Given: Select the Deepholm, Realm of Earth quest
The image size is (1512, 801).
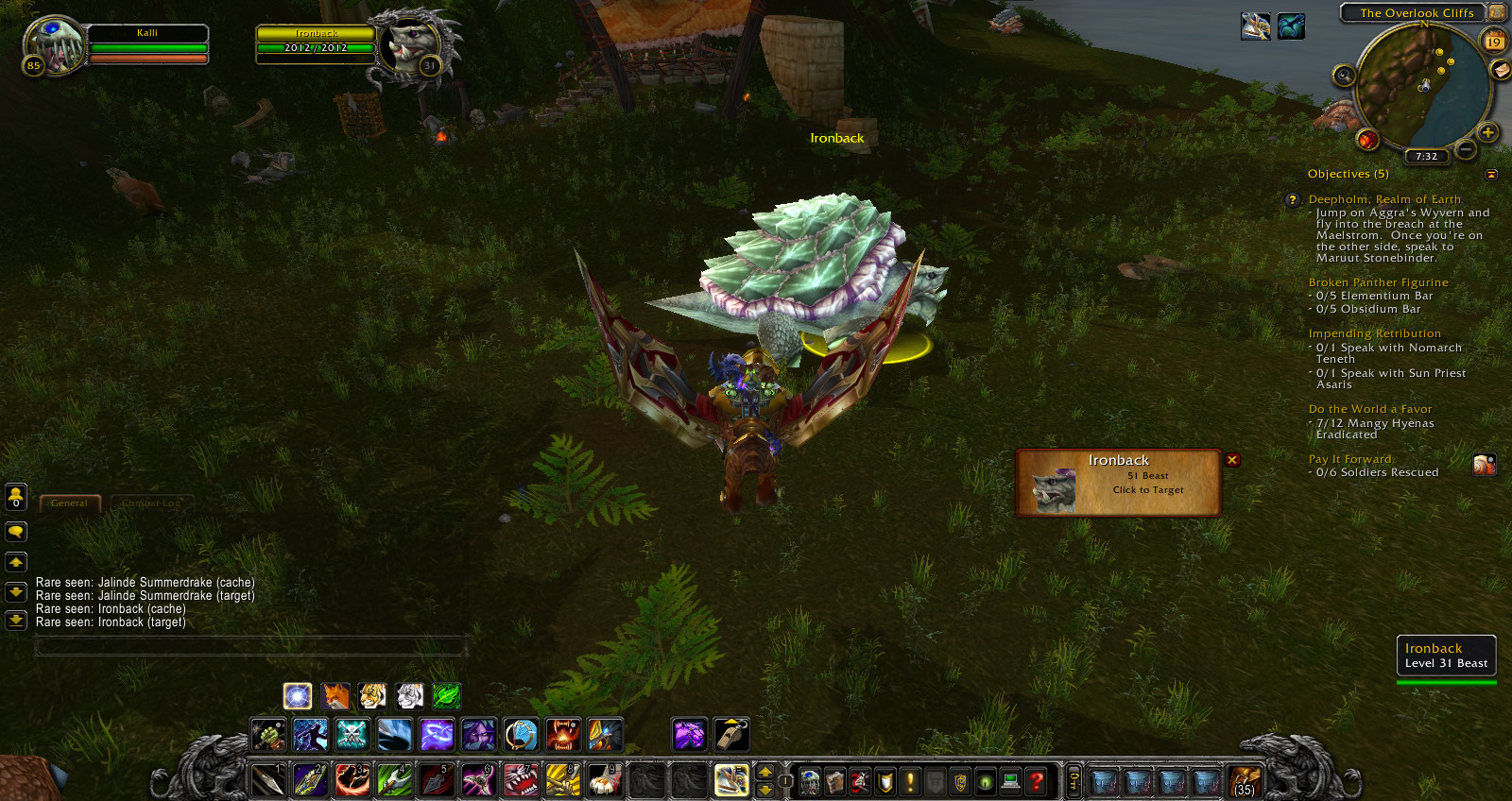Looking at the screenshot, I should click(x=1383, y=199).
